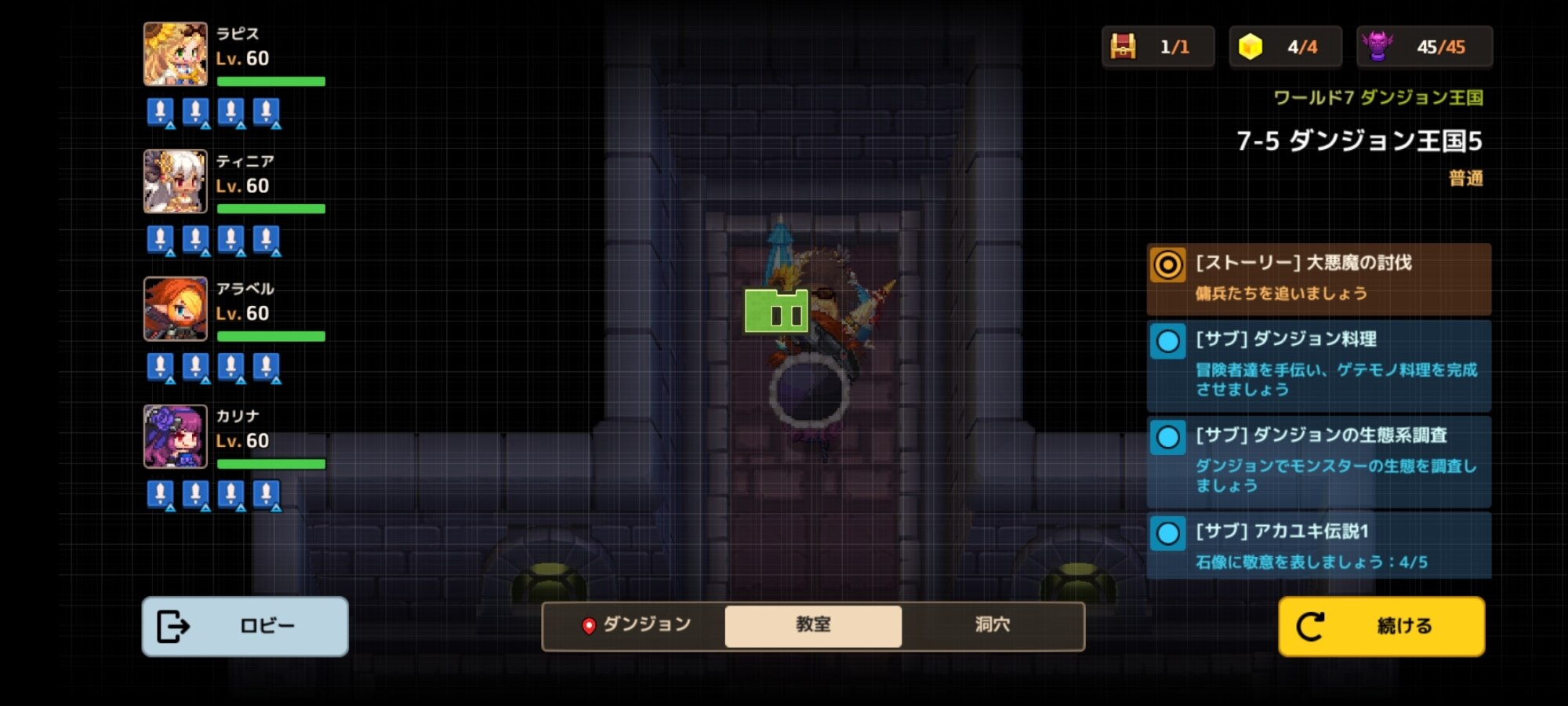Select the story quest 大悪魔の討伐

coord(1319,278)
